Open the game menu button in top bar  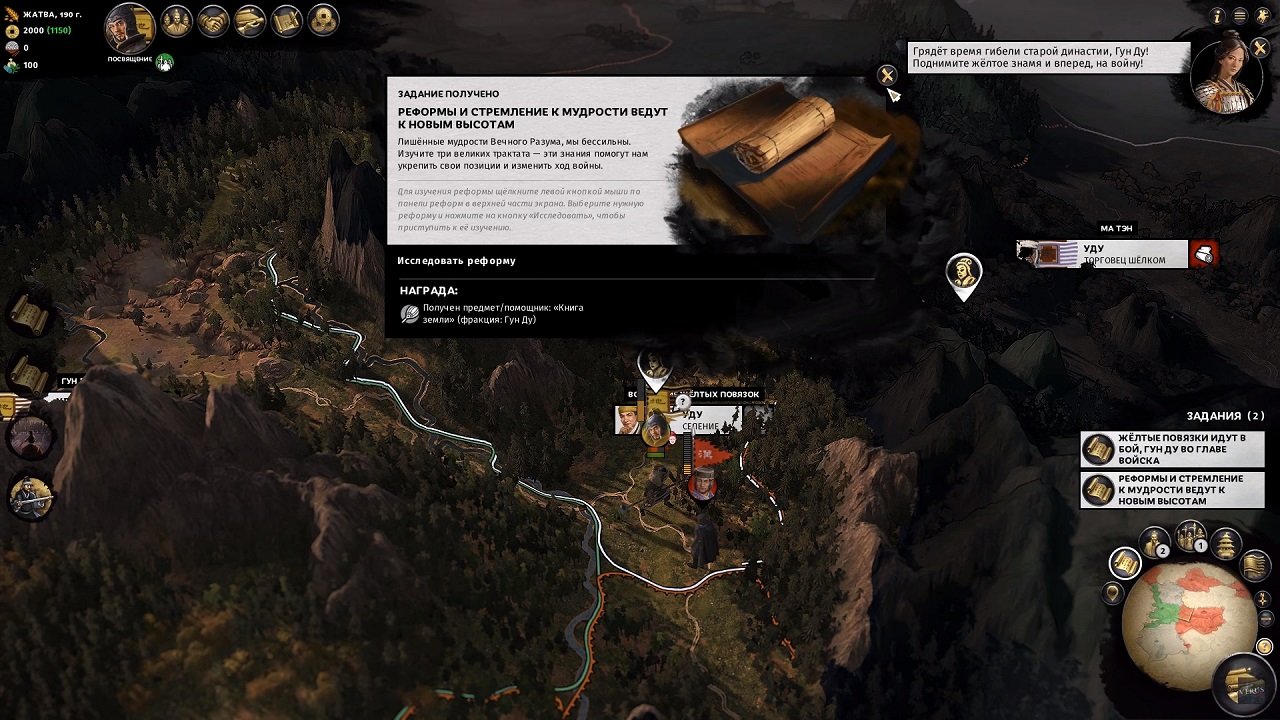[1240, 16]
